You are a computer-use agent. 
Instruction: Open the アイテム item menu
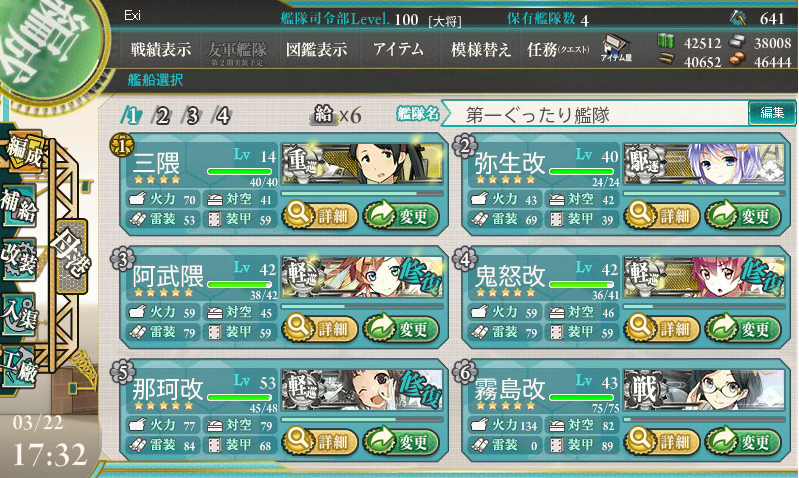pyautogui.click(x=397, y=49)
